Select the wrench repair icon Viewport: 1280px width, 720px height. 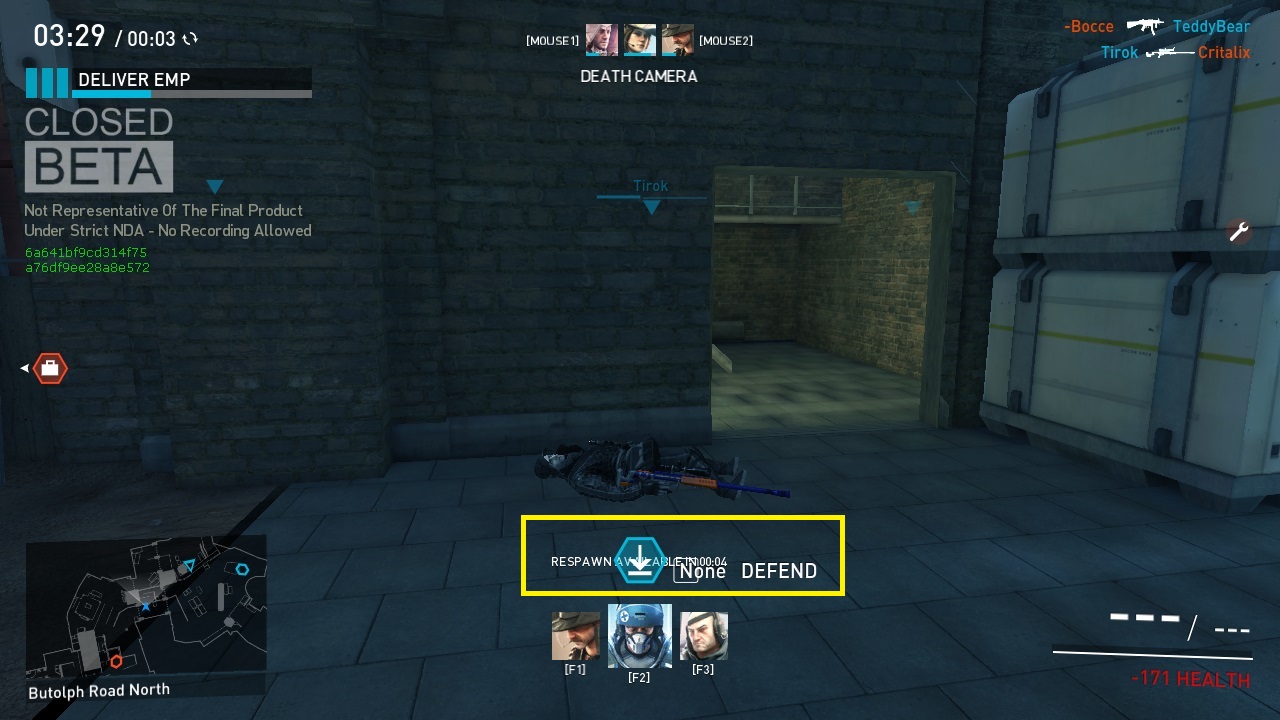coord(1239,232)
